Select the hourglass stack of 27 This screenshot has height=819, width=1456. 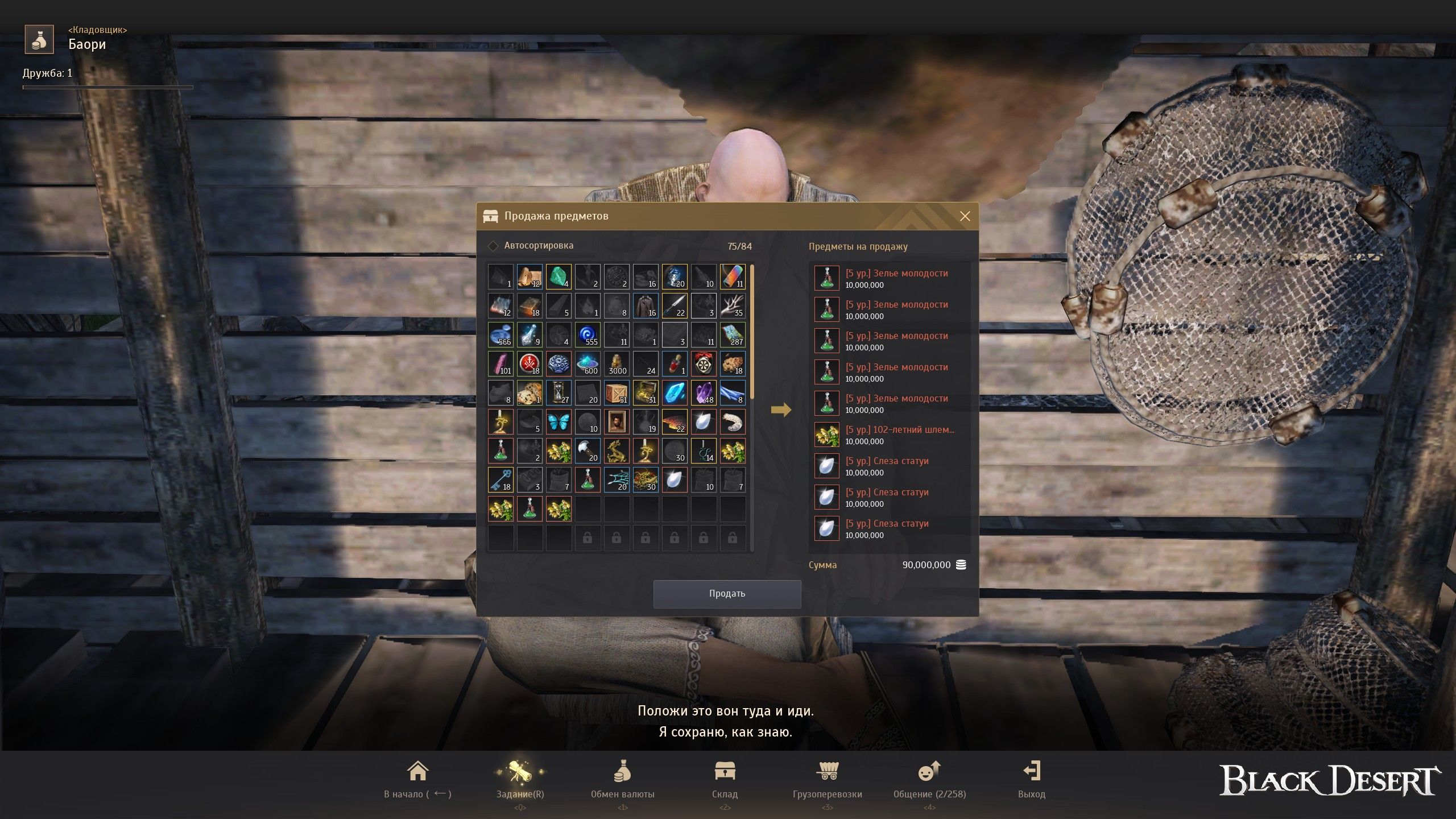click(x=558, y=393)
